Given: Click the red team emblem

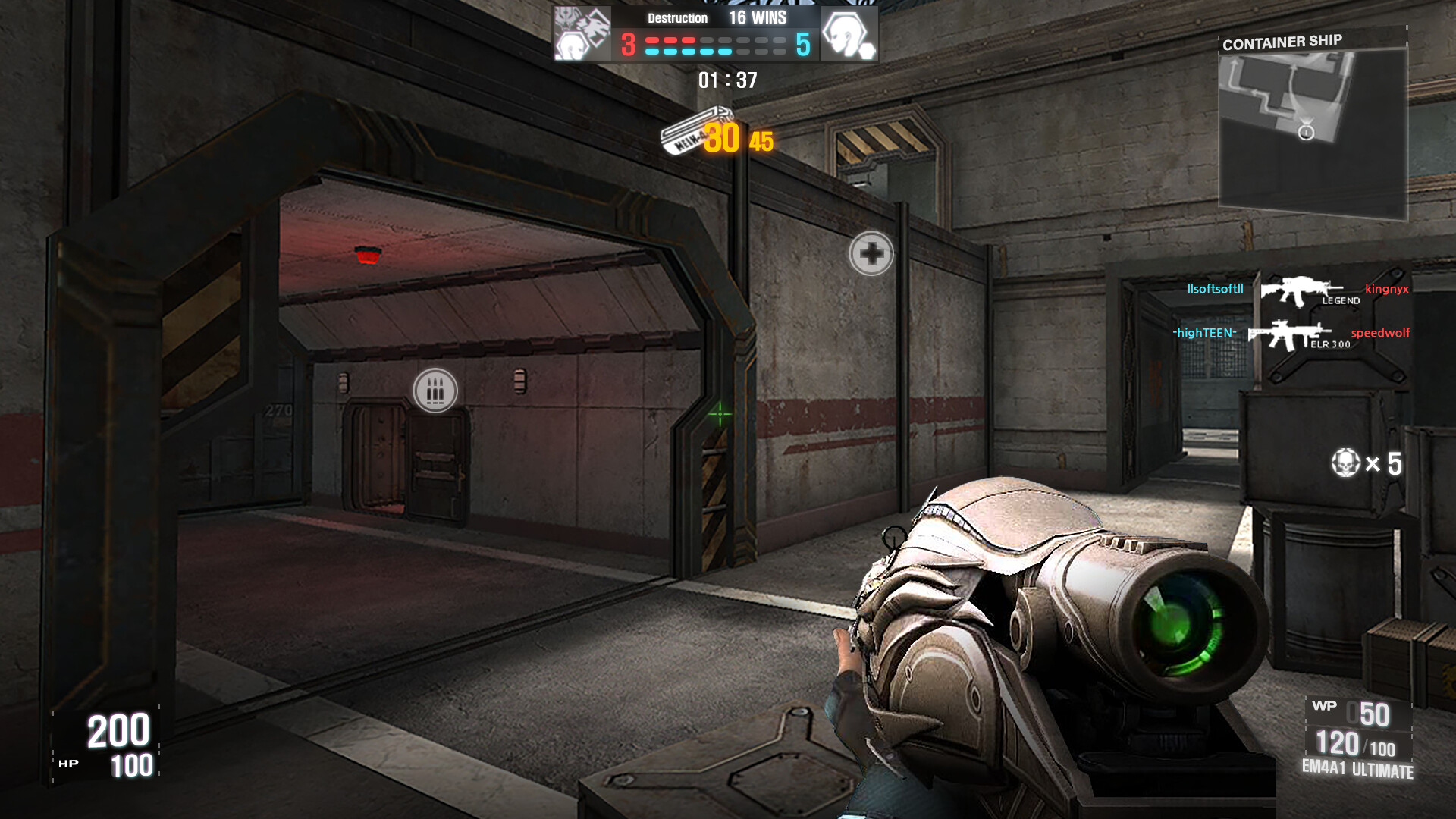Looking at the screenshot, I should coord(582,34).
